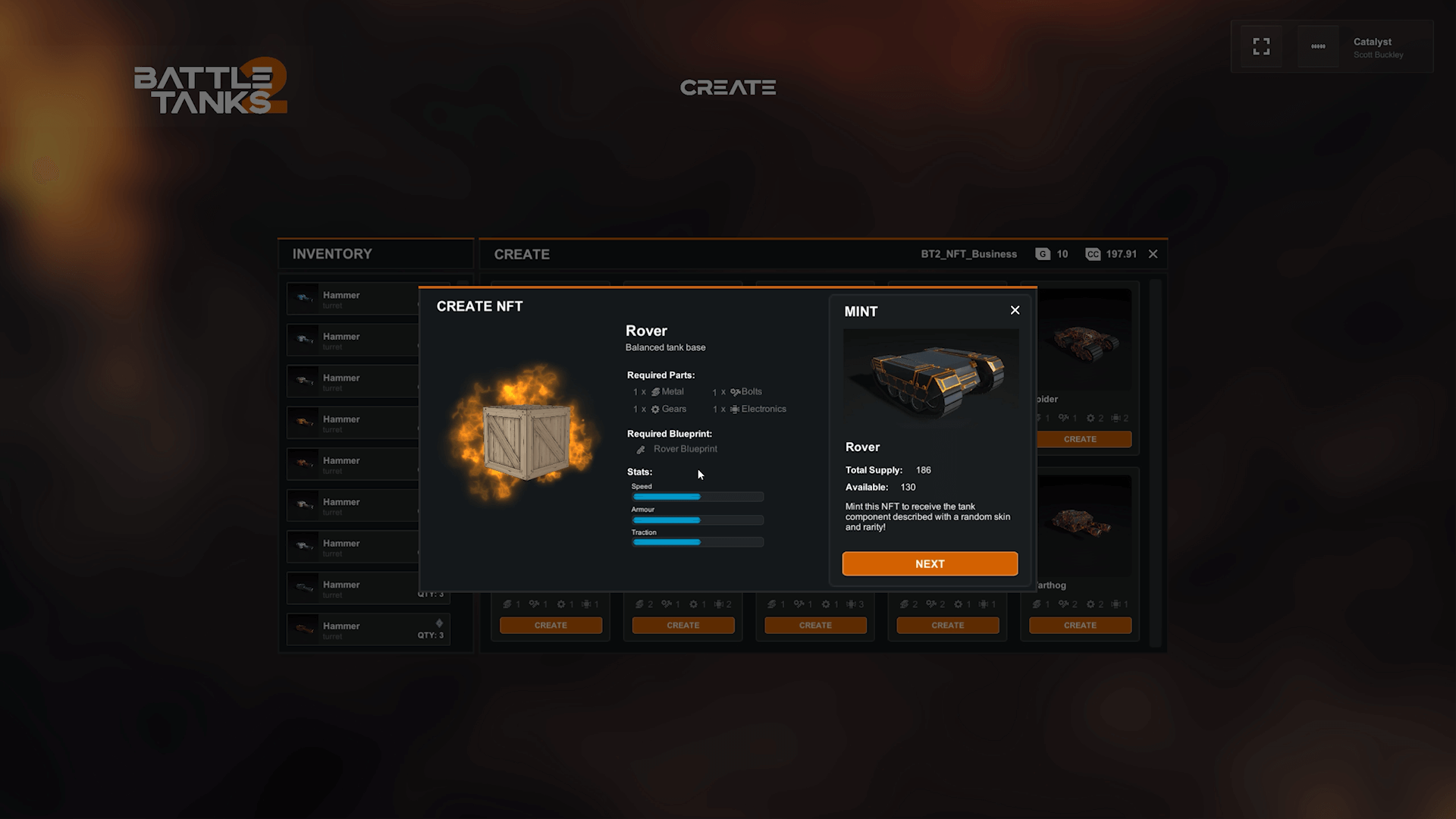The height and width of the screenshot is (819, 1456).
Task: Switch to the INVENTORY tab
Action: pyautogui.click(x=332, y=253)
